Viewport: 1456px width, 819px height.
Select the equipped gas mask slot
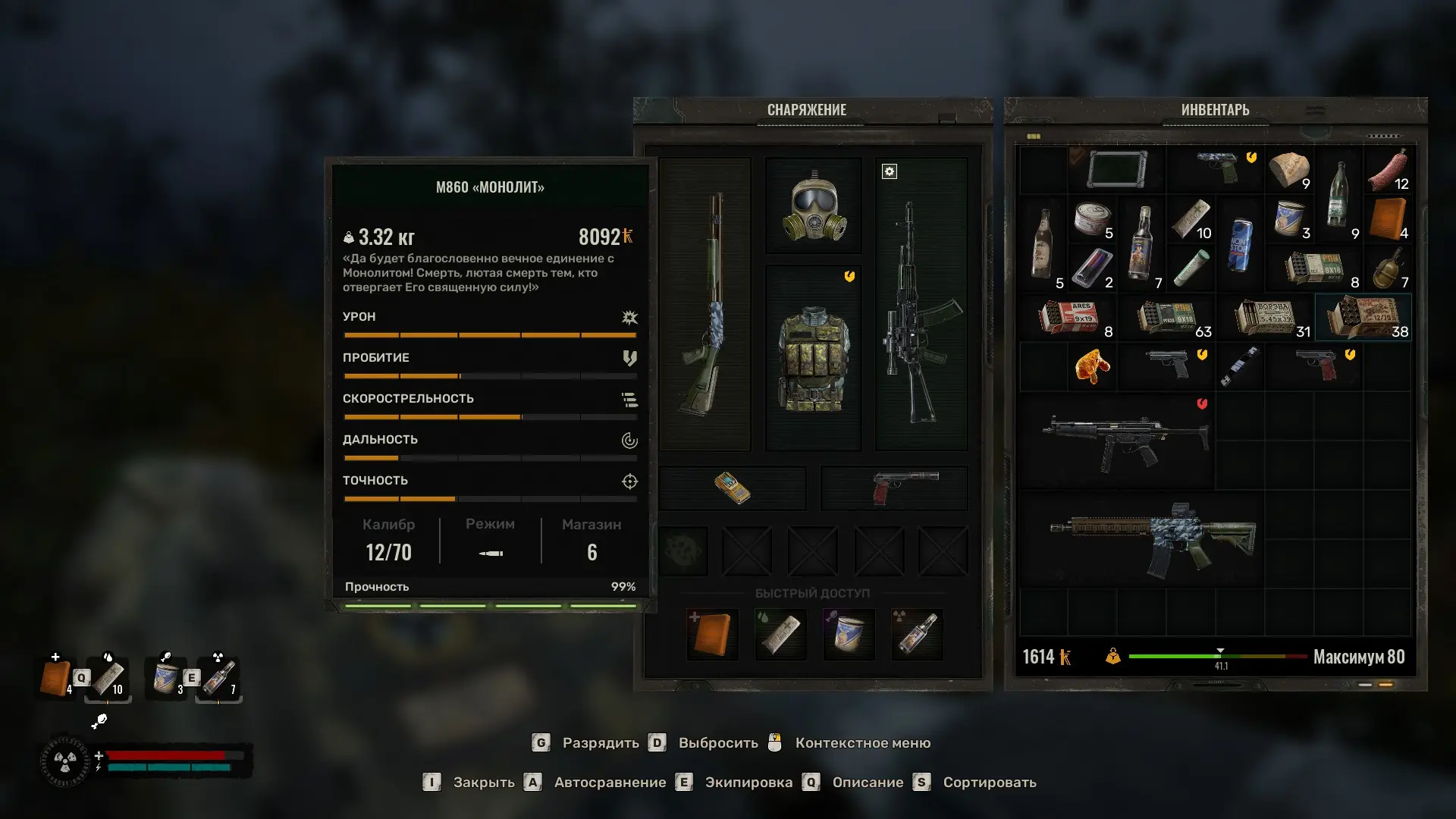[x=814, y=206]
